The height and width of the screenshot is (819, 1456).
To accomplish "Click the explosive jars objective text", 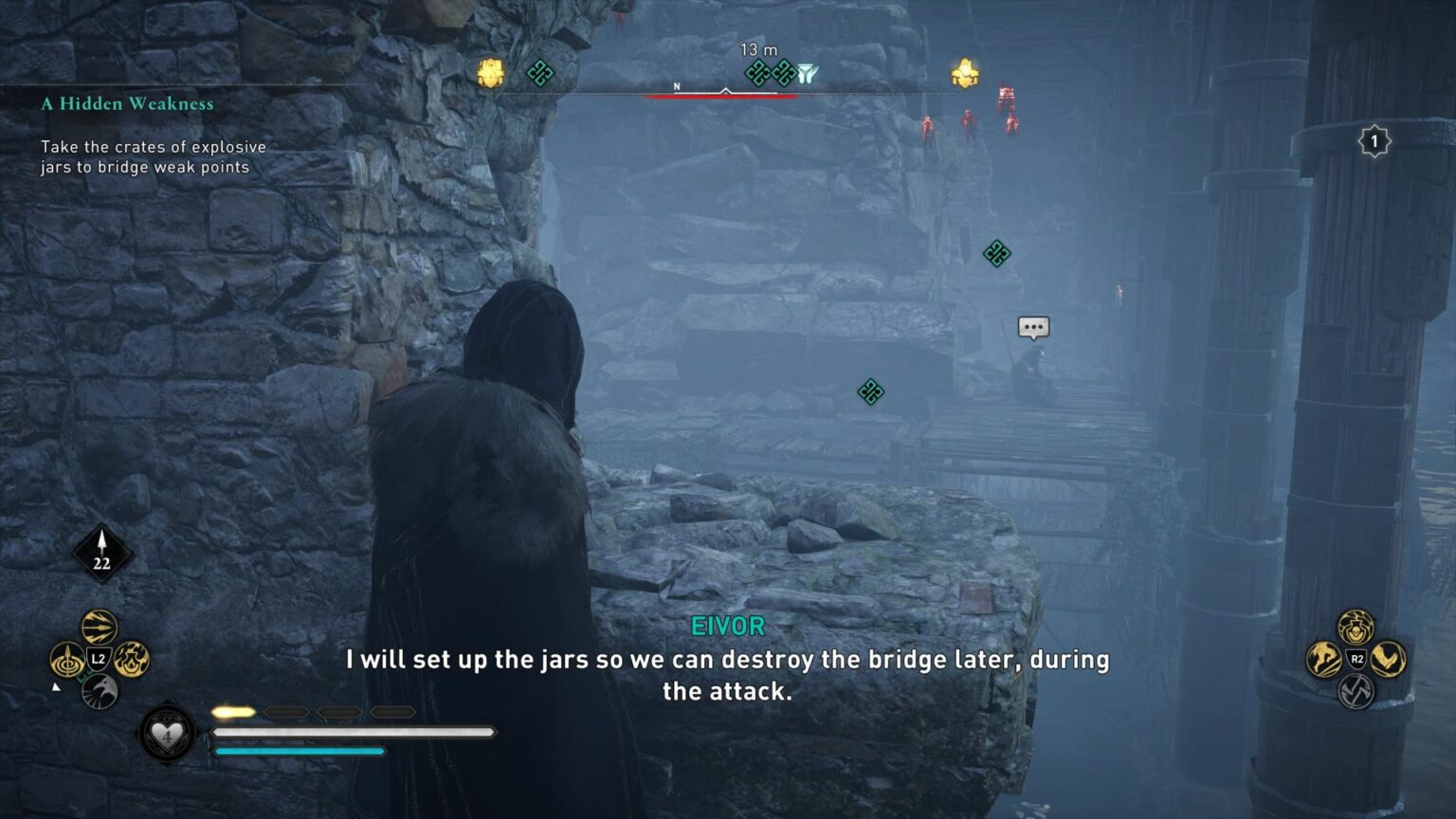I will (152, 156).
